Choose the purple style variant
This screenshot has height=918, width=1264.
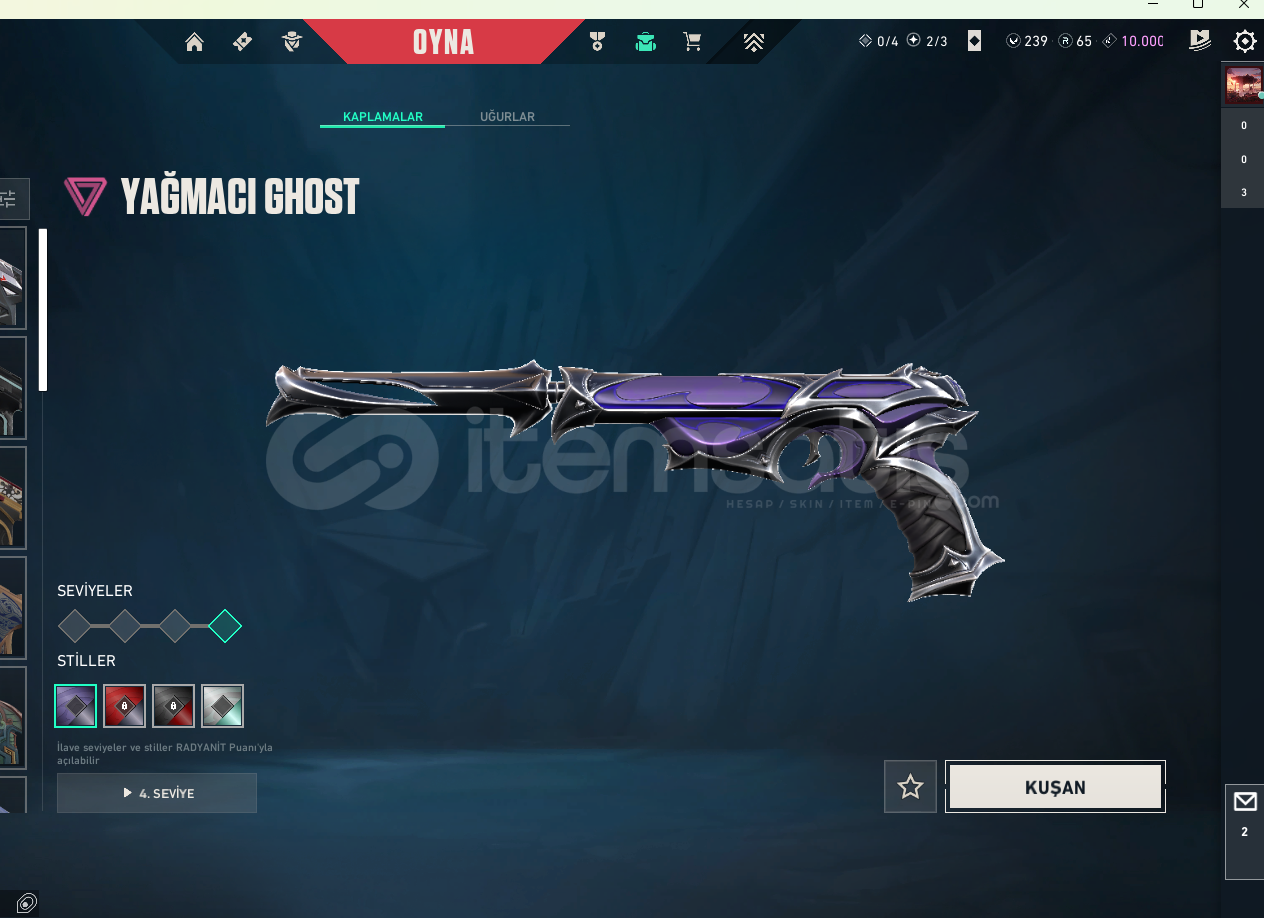click(76, 706)
